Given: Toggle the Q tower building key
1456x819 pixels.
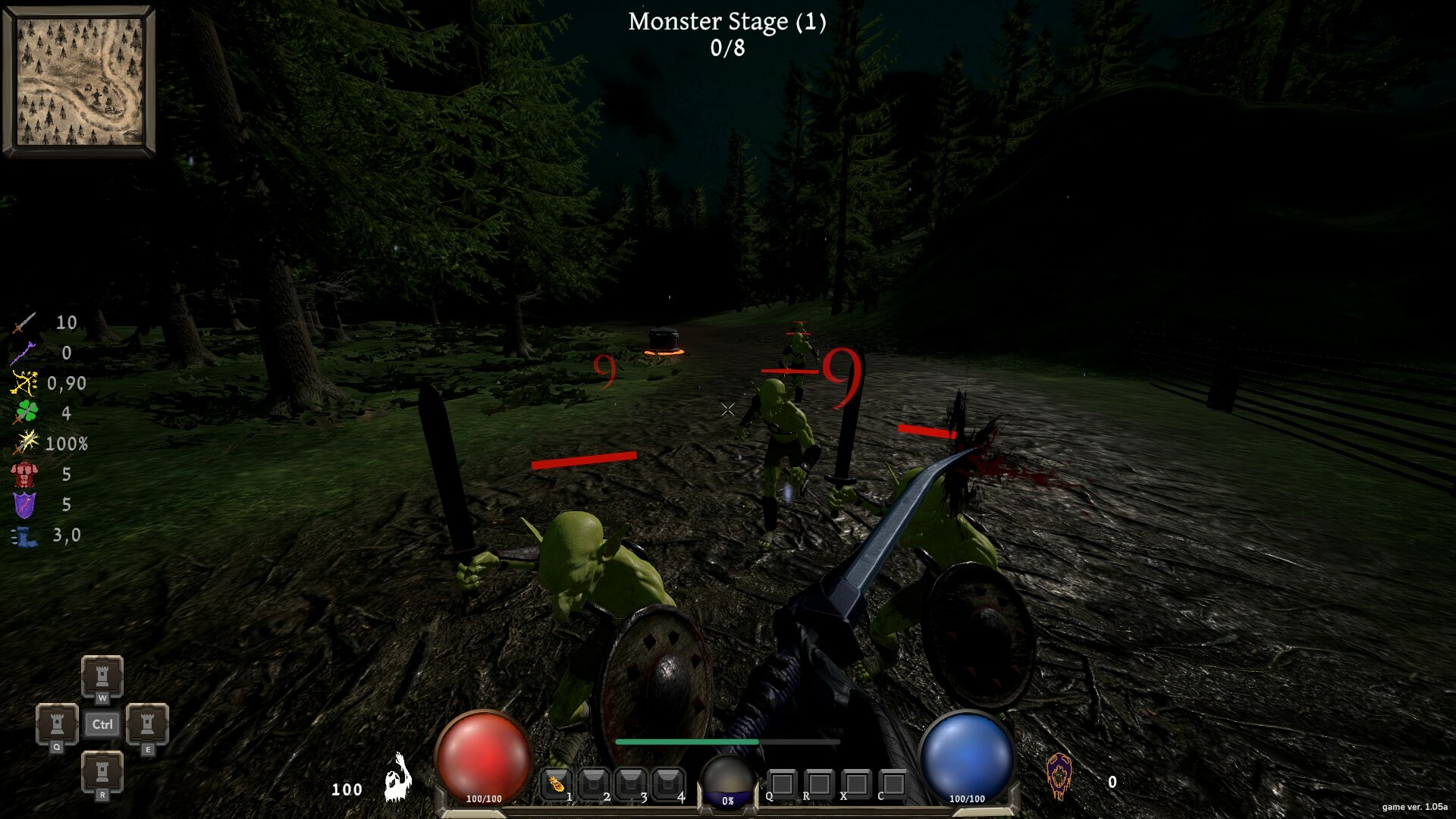Looking at the screenshot, I should pos(57,724).
